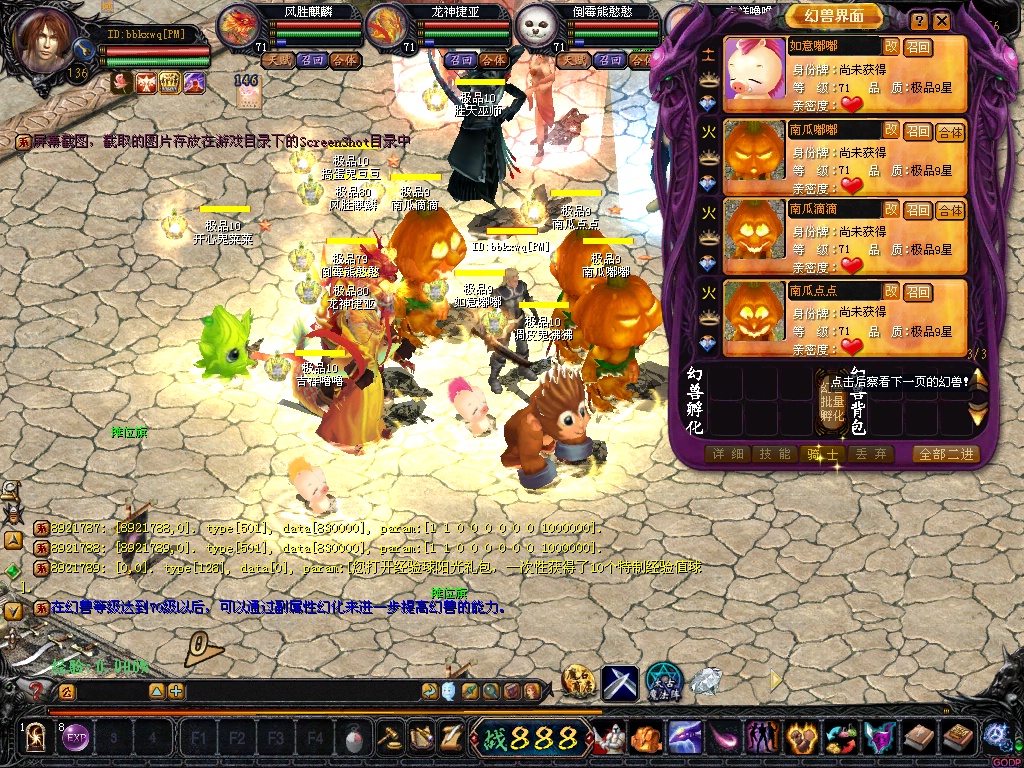1024x768 pixels.
Task: Rename the pet 南瓜滴滴 with 改
Action: click(x=890, y=209)
